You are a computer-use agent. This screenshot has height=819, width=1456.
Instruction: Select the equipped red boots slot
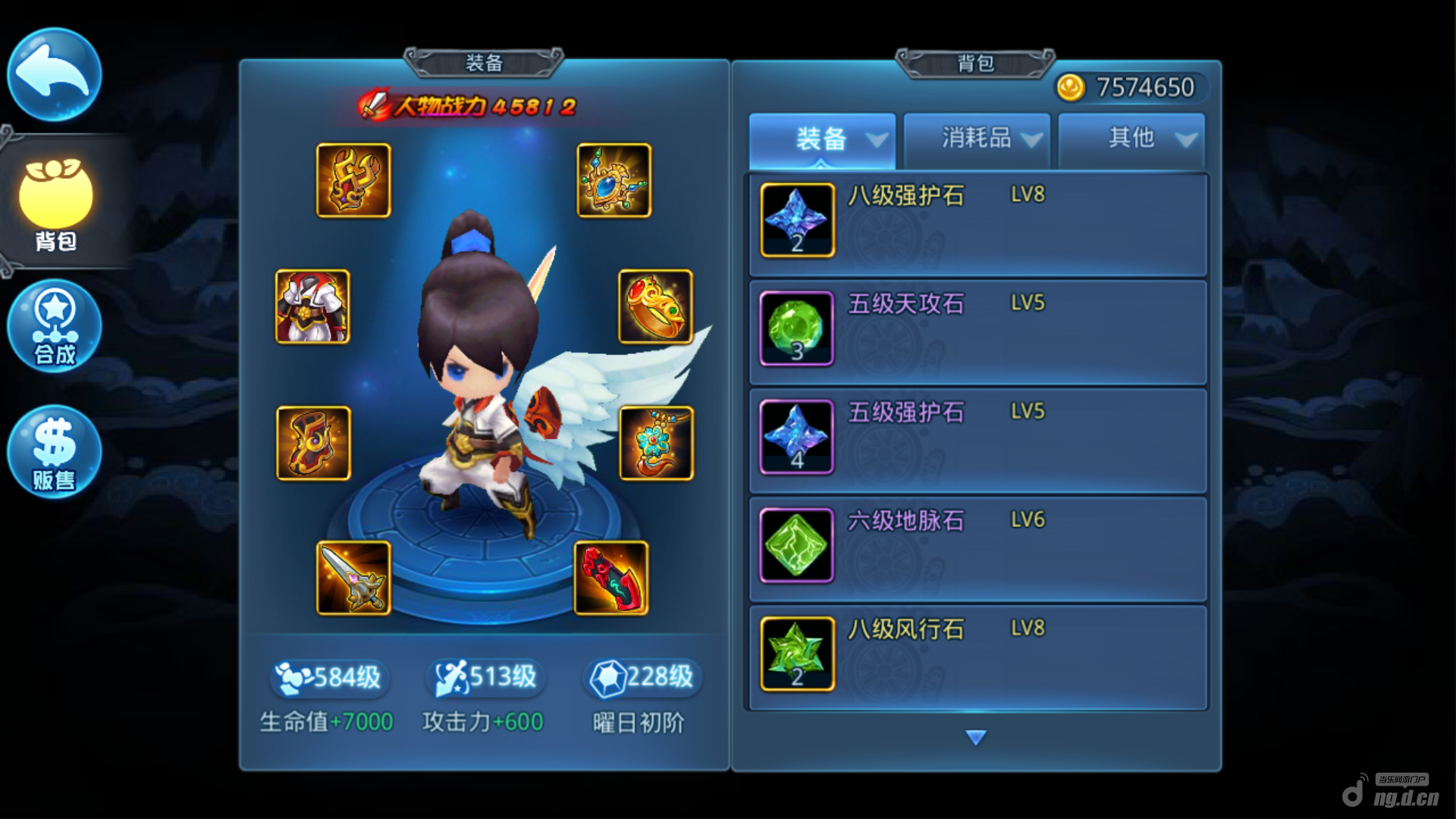611,578
